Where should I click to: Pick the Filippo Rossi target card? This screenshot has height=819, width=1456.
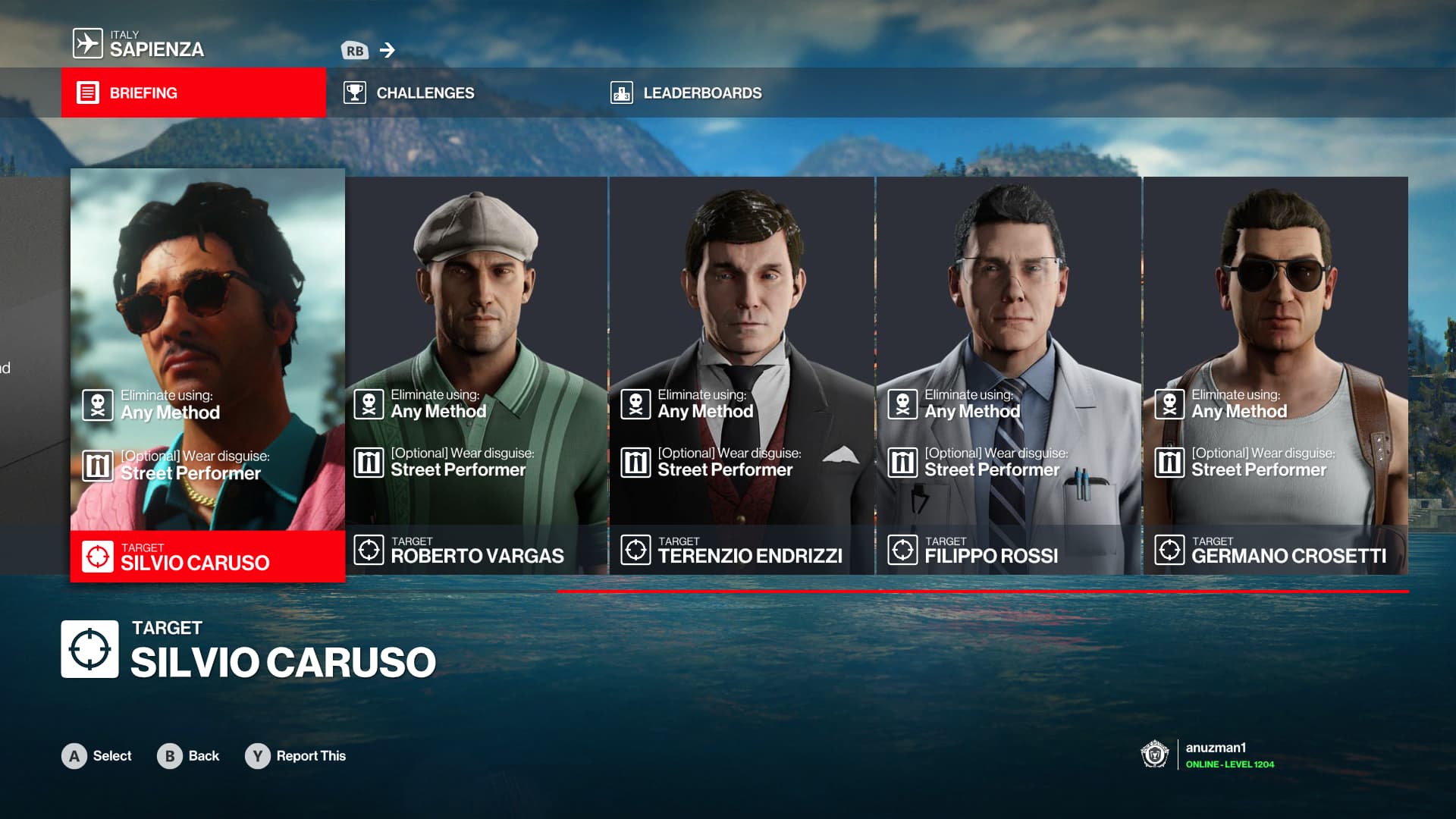point(1009,375)
